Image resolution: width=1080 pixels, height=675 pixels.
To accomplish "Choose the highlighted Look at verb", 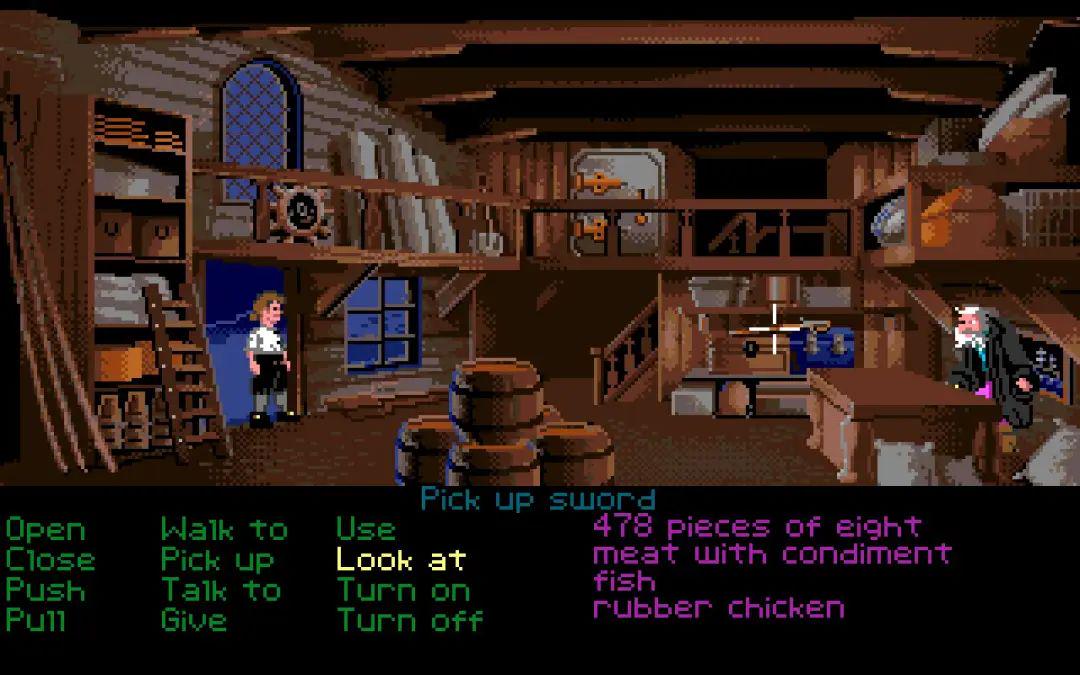I will (x=401, y=559).
